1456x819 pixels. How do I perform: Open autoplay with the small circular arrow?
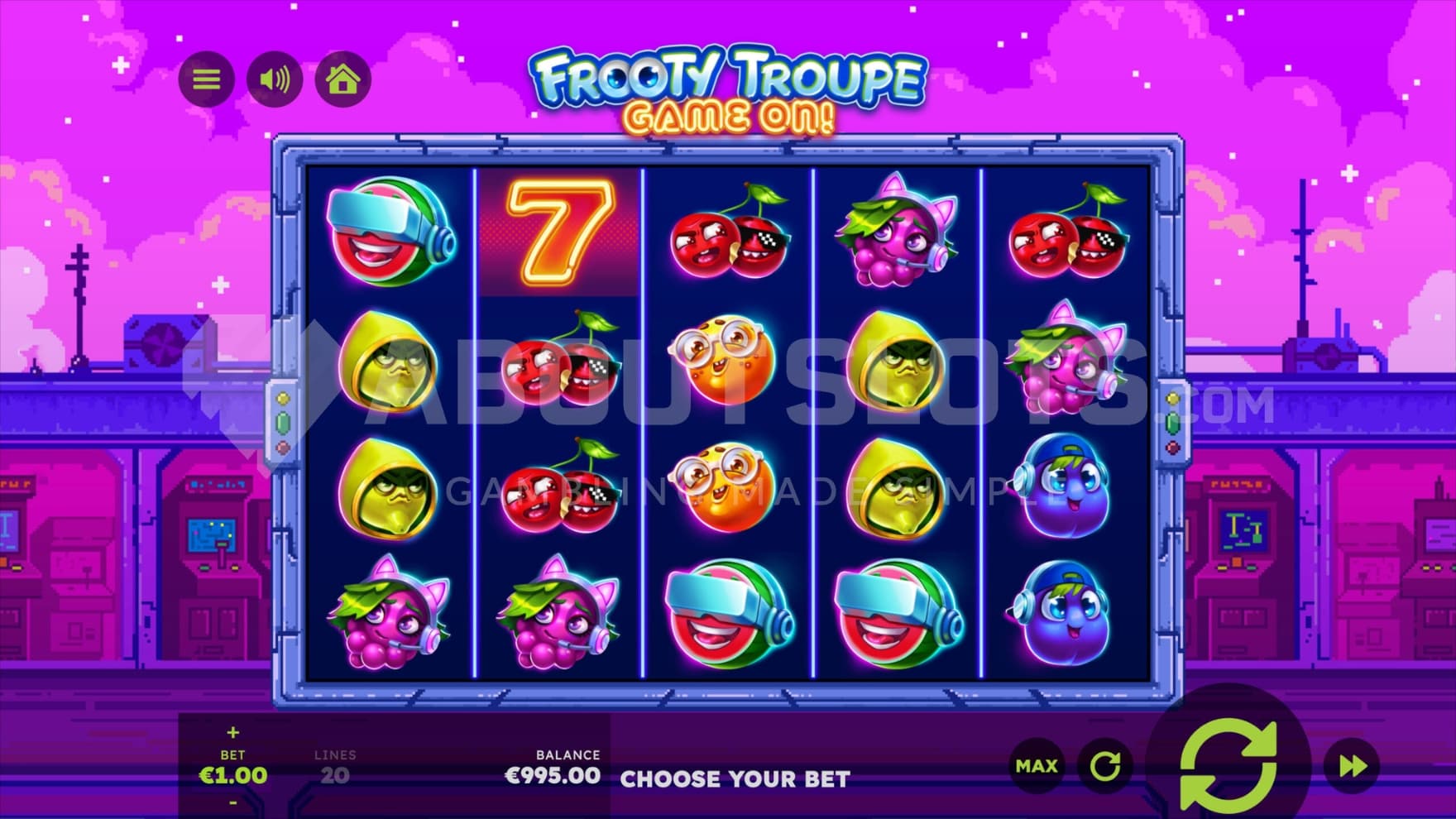pos(1105,766)
